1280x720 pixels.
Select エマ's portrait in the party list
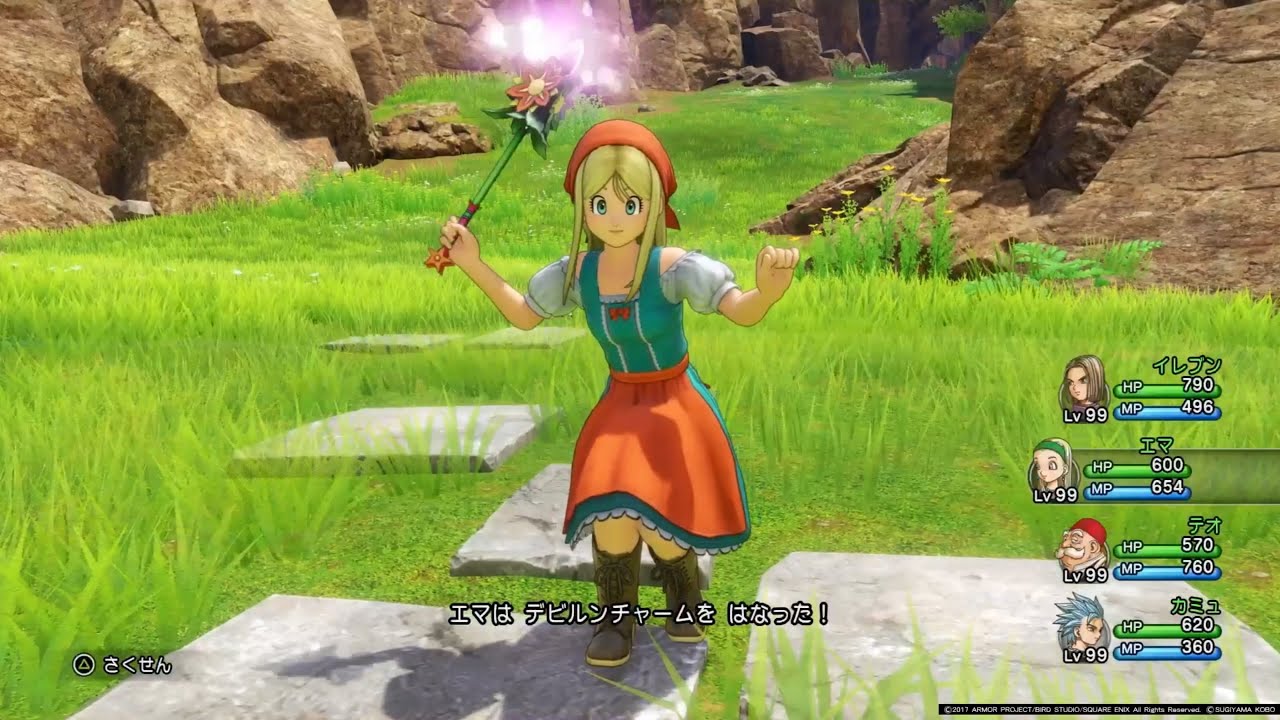[1053, 465]
